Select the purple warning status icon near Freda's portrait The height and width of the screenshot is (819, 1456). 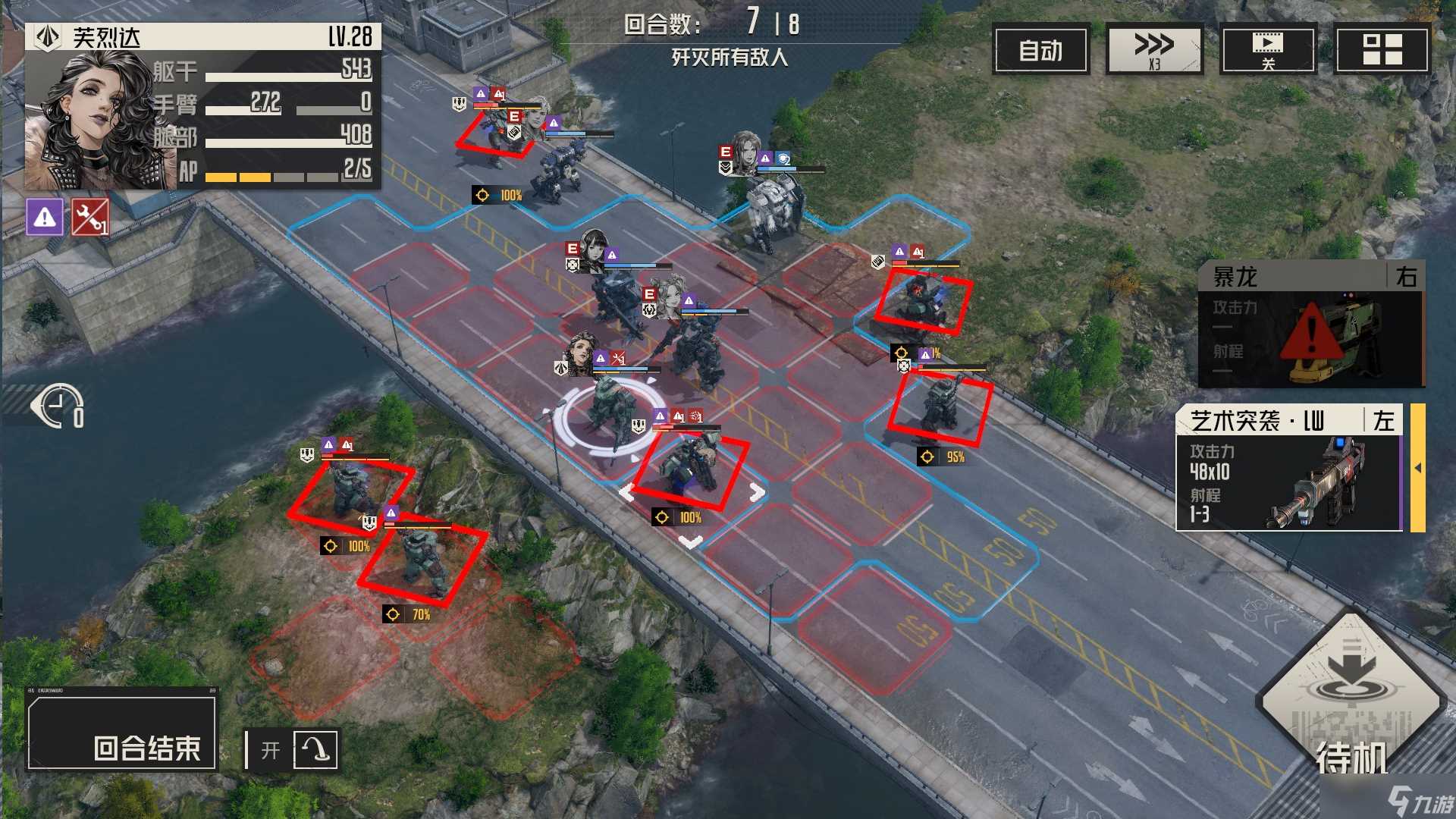[x=45, y=219]
